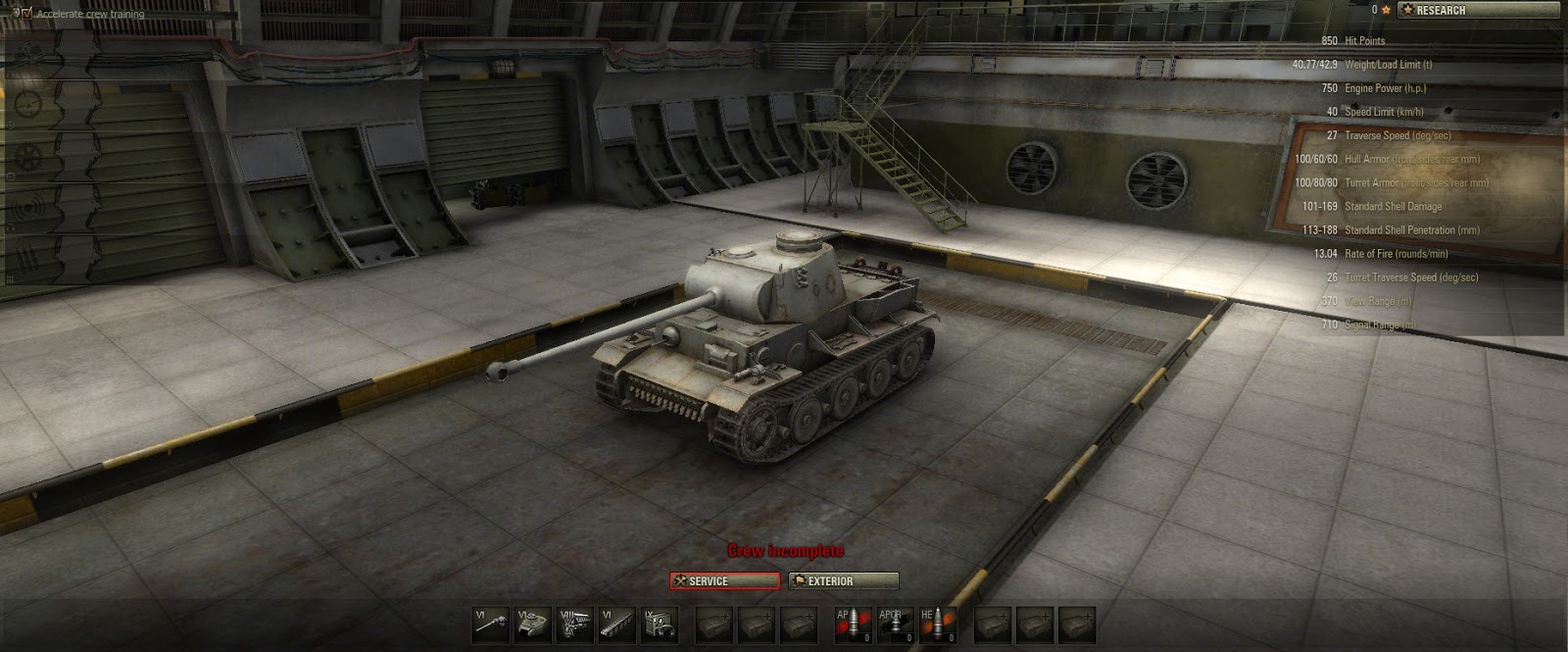Choose the HE shell slot

pos(938,625)
